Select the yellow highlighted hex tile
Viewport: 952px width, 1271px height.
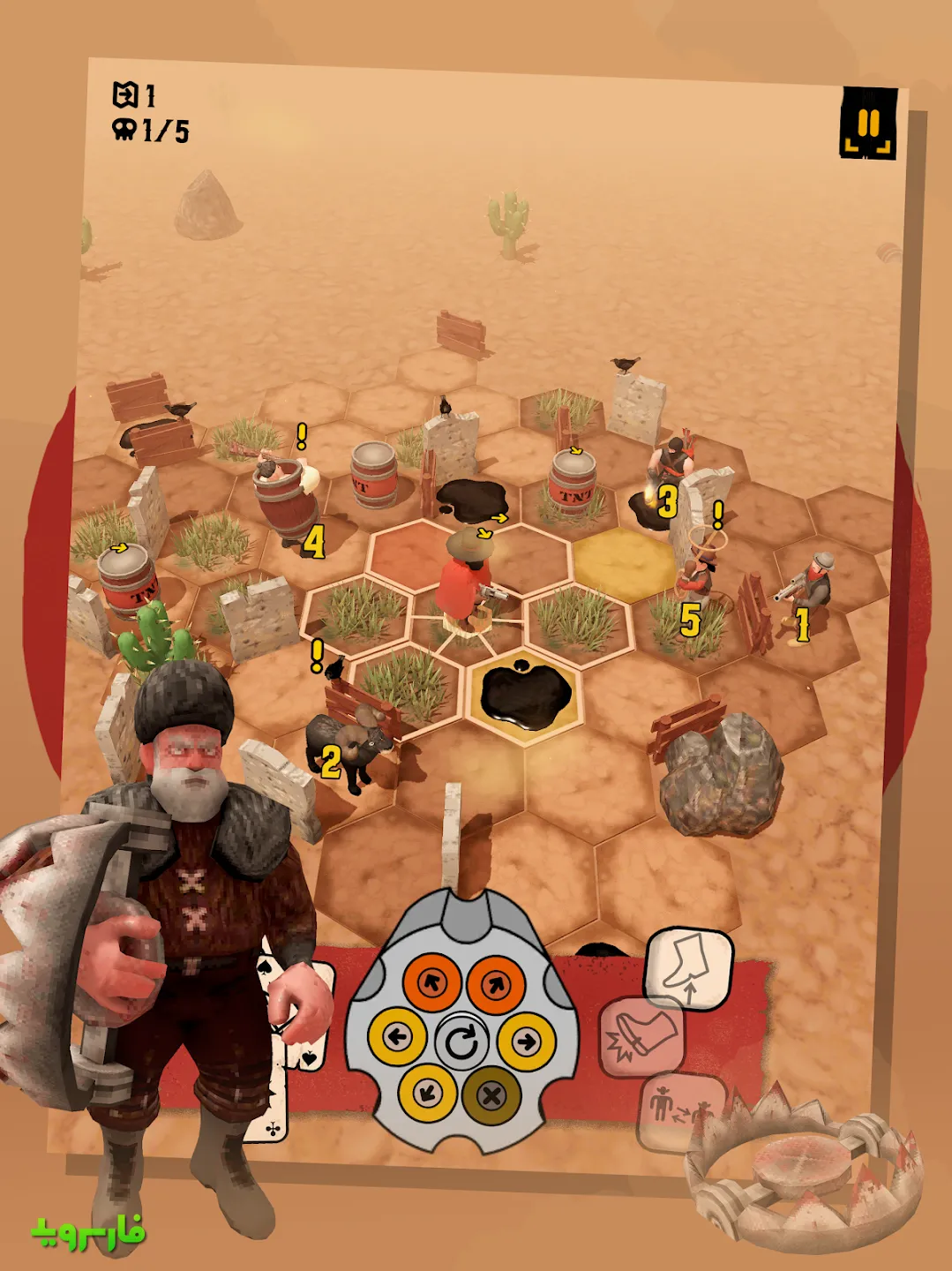624,562
